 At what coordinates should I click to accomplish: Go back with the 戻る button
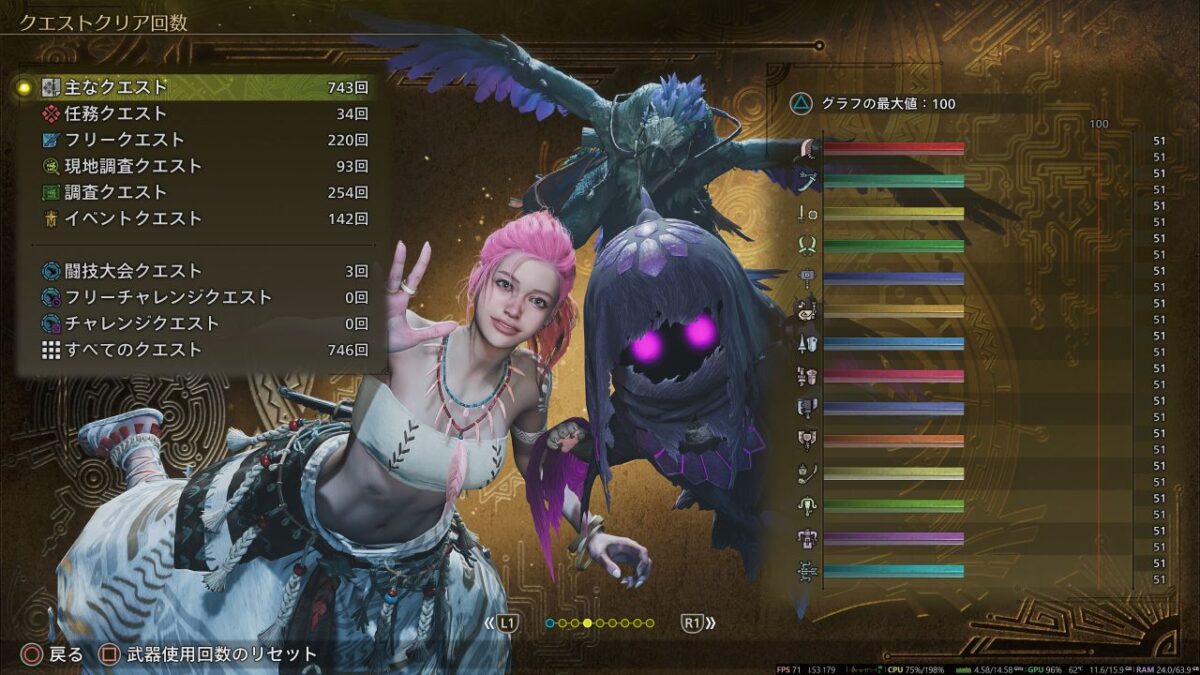[55, 655]
